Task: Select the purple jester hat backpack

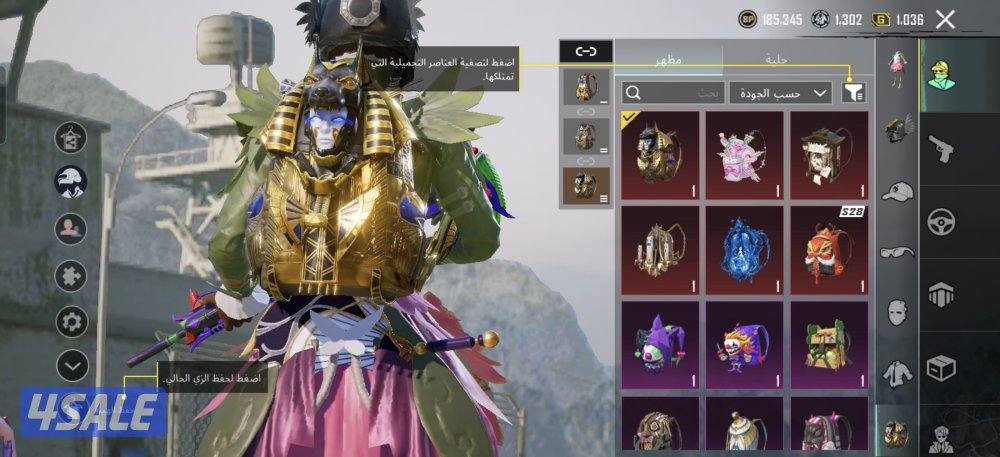Action: tap(658, 343)
